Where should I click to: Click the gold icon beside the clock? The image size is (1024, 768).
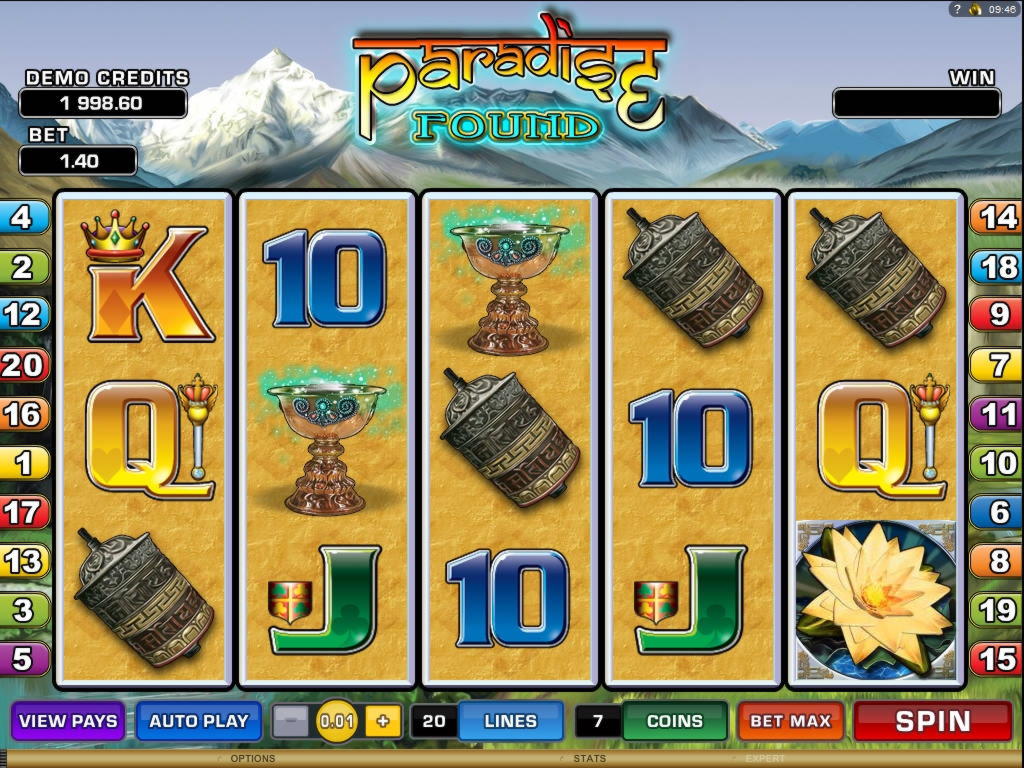pyautogui.click(x=974, y=9)
